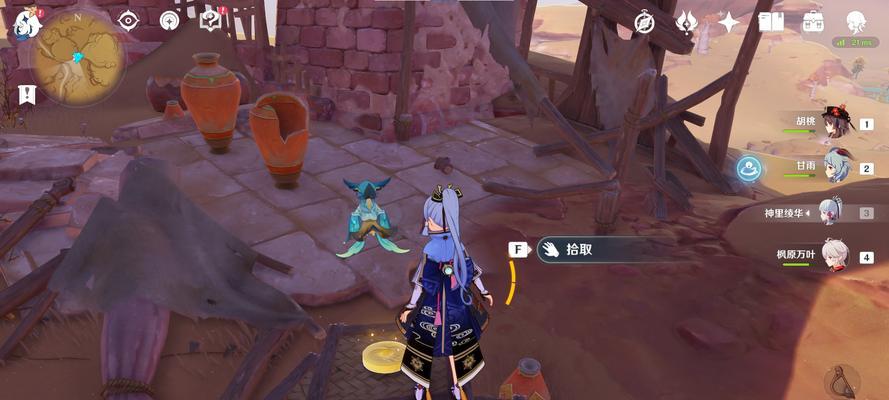This screenshot has height=400, width=889.
Task: Open the backpack inventory
Action: tap(813, 22)
